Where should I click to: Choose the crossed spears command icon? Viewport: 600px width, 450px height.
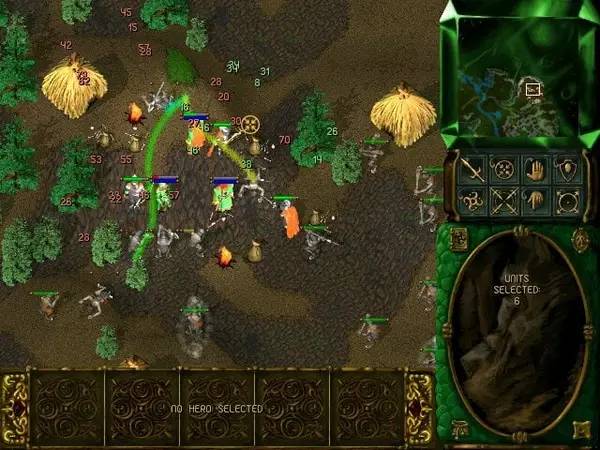click(505, 201)
